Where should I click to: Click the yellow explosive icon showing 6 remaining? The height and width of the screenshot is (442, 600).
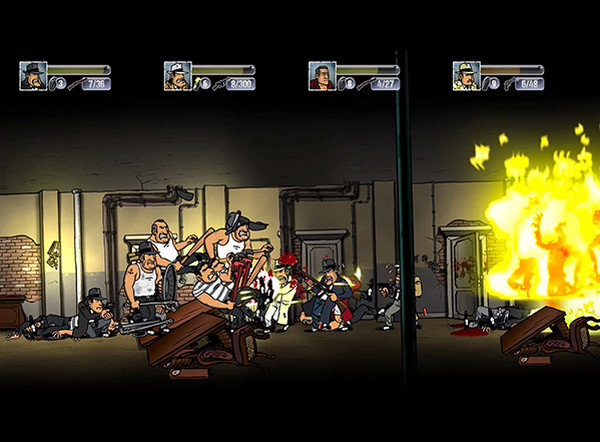[197, 84]
